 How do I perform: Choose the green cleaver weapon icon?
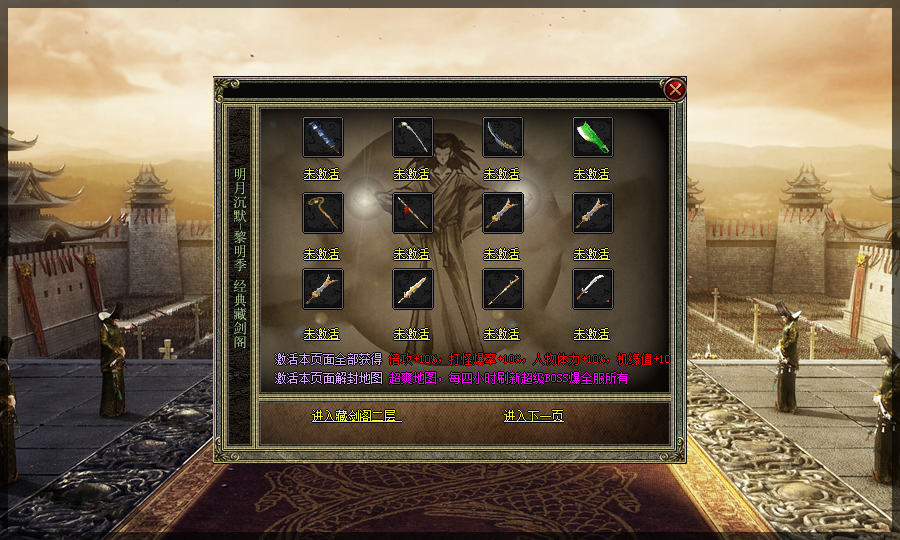coord(592,137)
